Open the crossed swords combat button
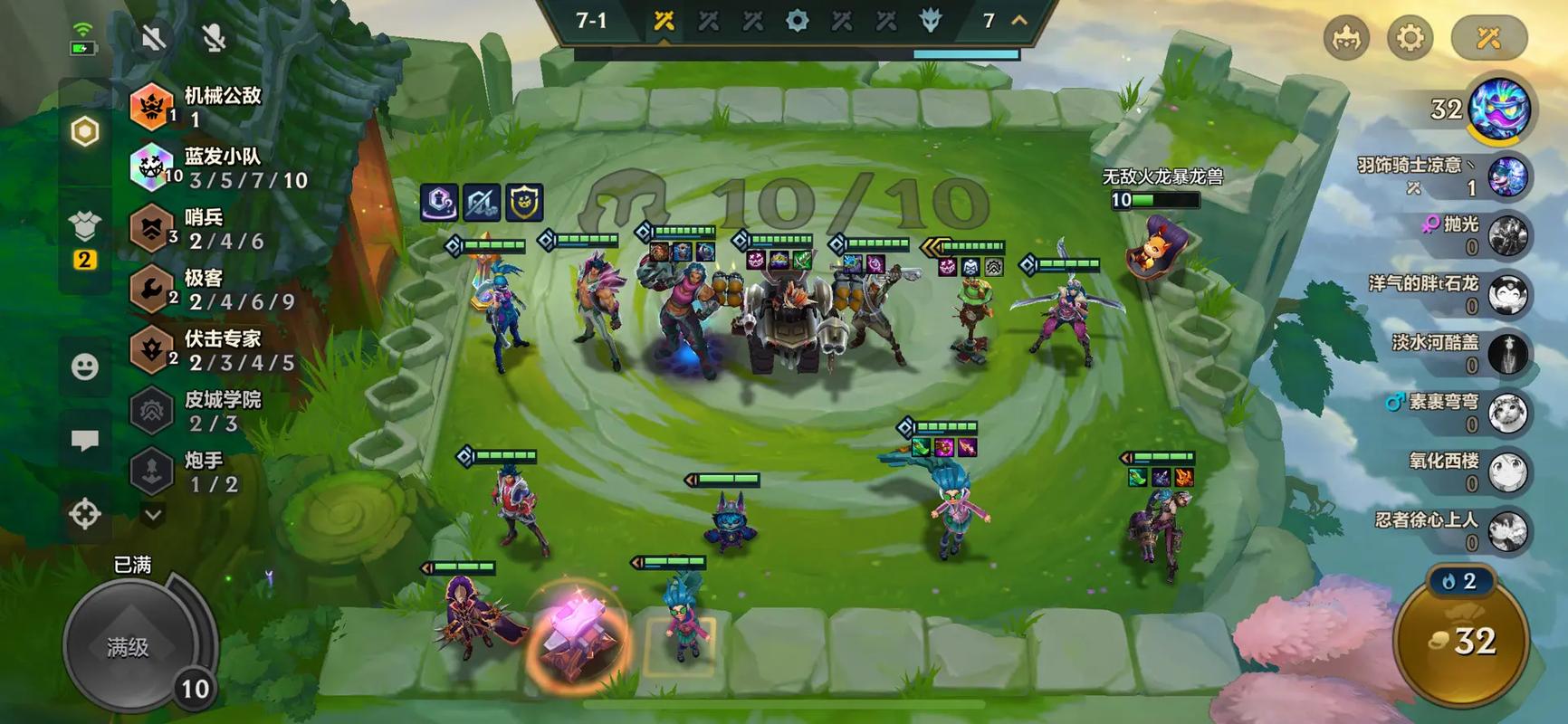The width and height of the screenshot is (1568, 724). 1488,38
